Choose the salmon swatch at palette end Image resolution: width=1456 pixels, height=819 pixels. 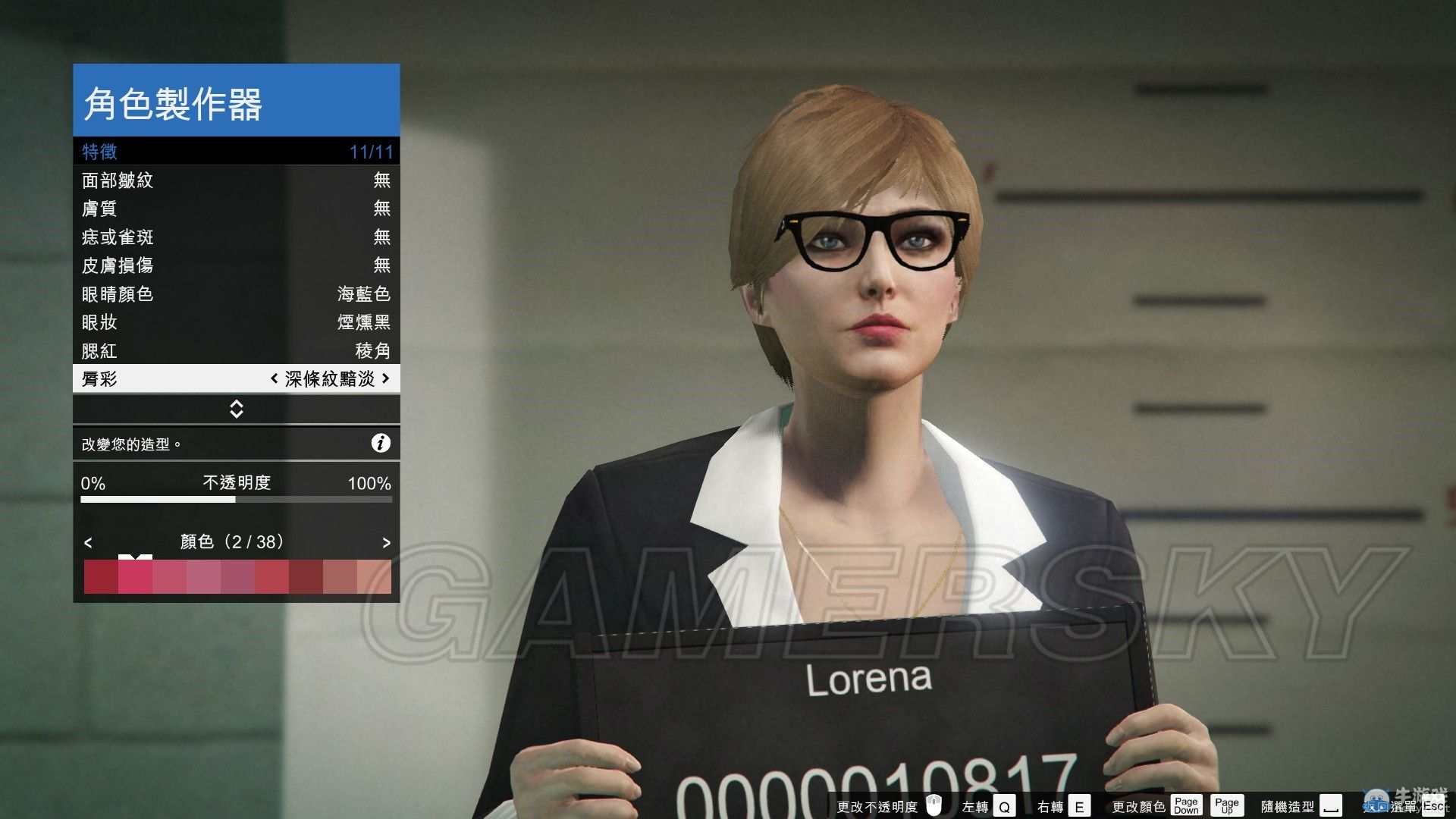(x=374, y=577)
